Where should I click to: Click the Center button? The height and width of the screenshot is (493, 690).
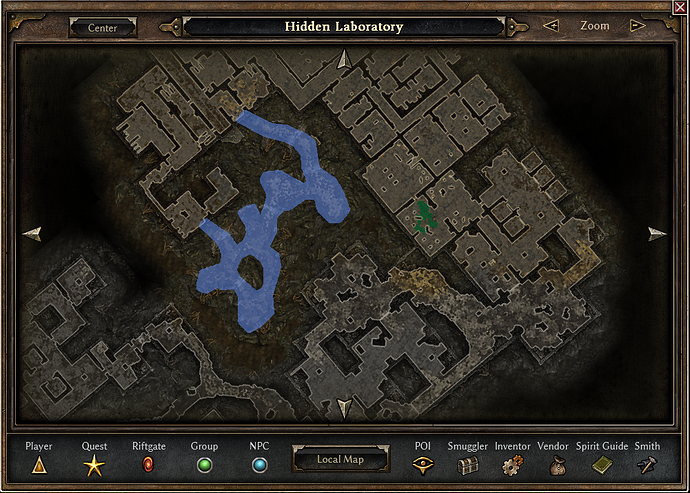pyautogui.click(x=102, y=27)
